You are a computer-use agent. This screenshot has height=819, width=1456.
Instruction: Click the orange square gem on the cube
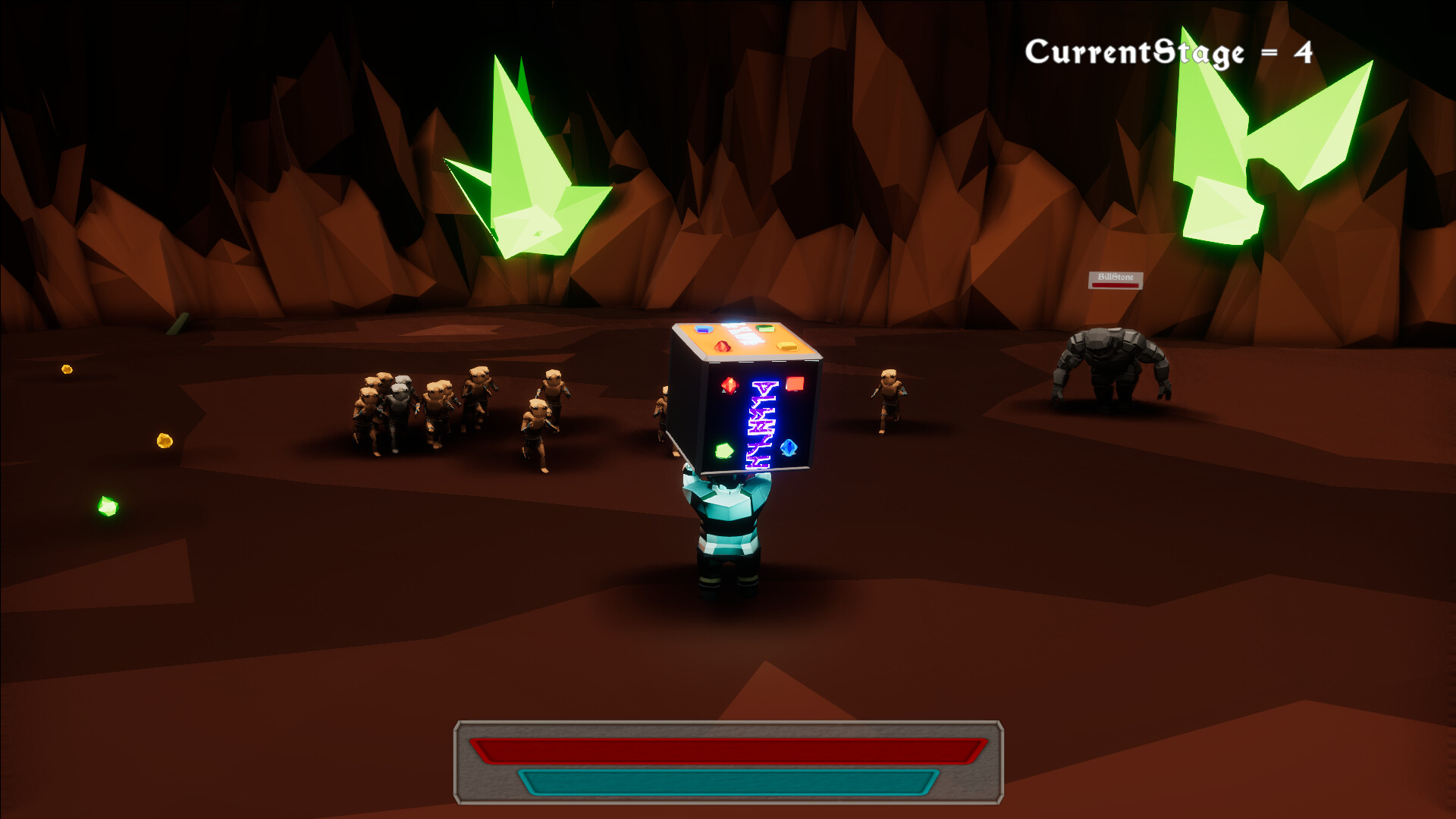point(795,384)
